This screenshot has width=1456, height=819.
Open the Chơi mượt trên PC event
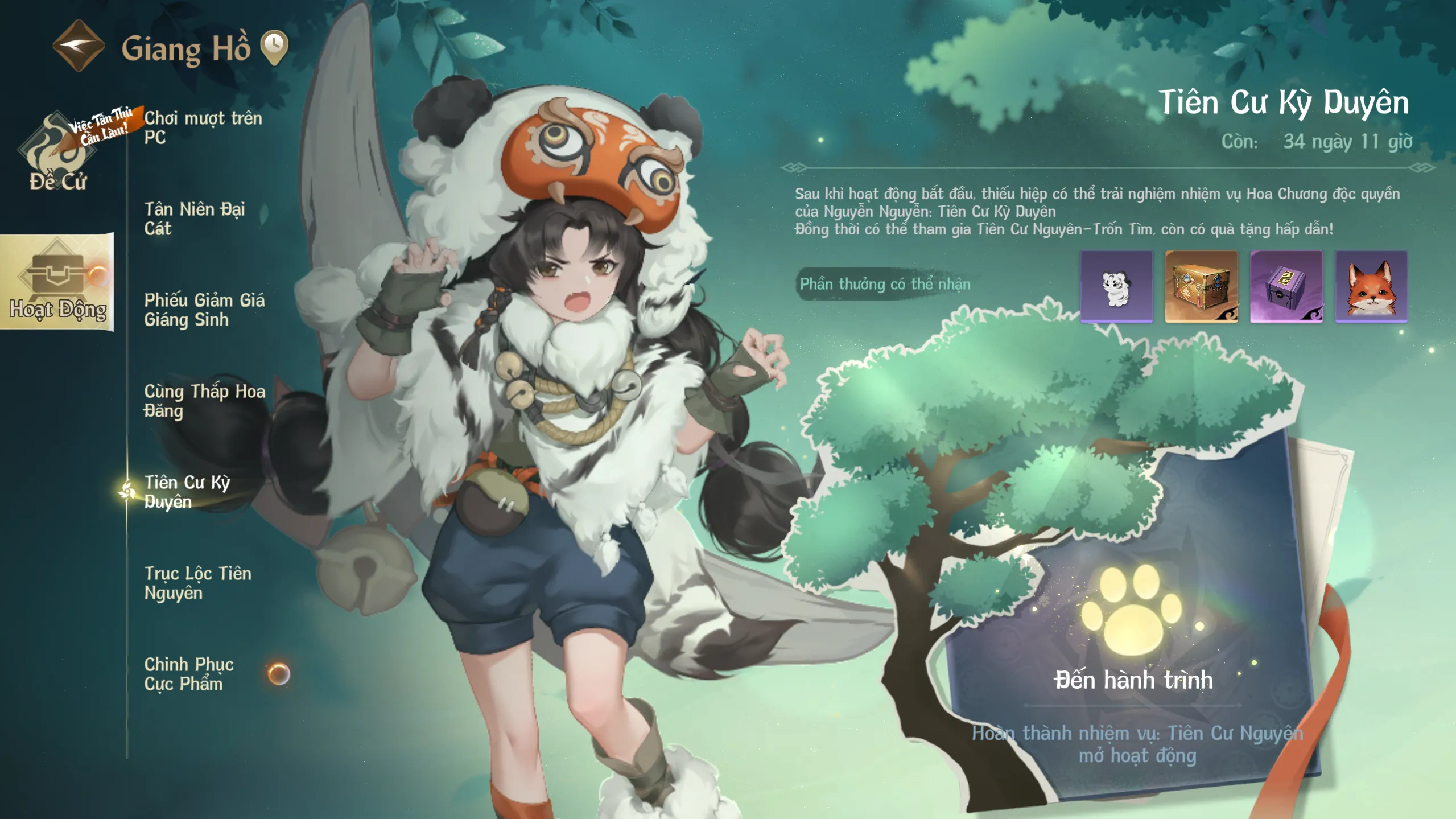pos(203,127)
